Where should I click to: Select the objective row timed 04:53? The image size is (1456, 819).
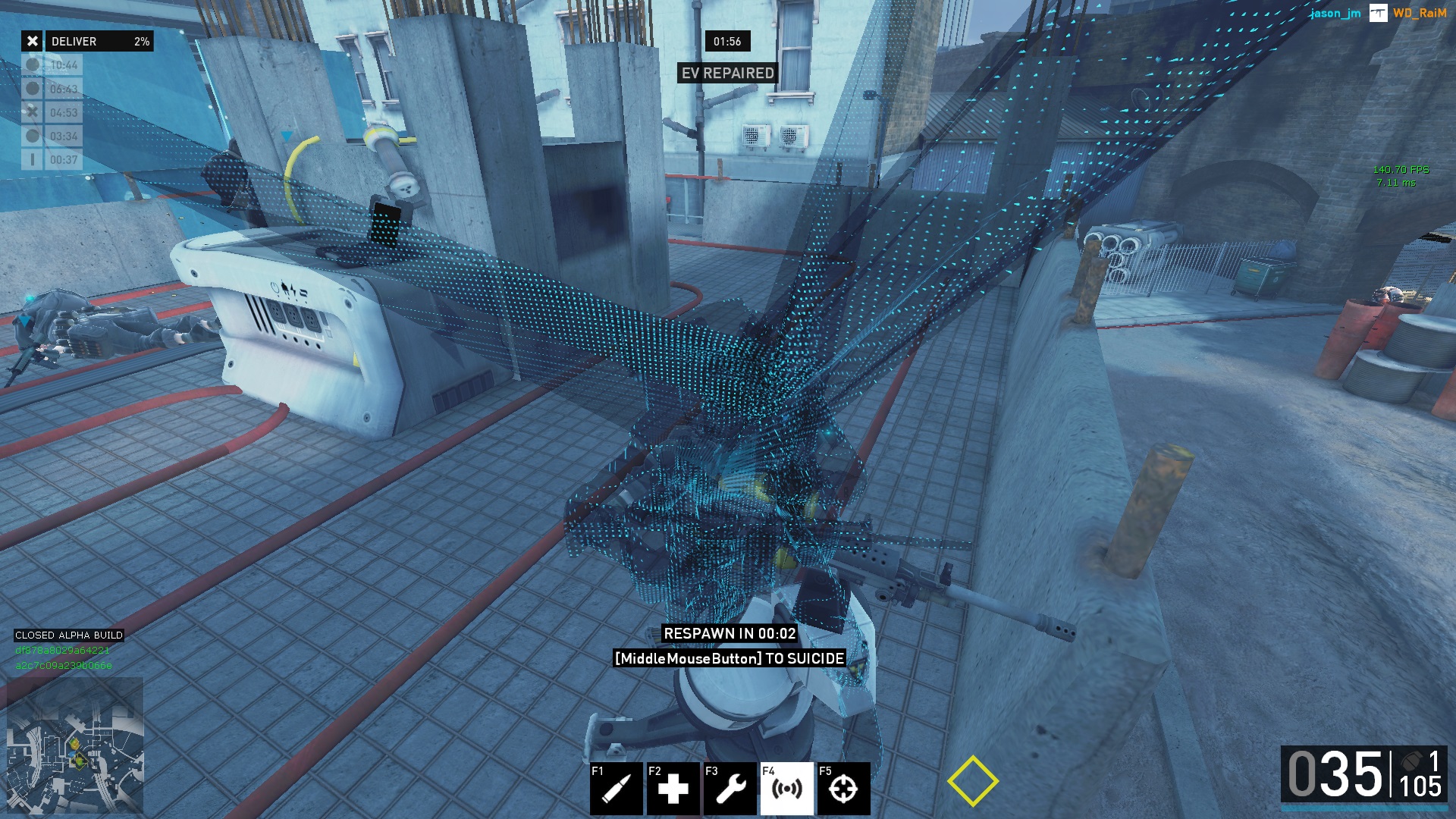(x=52, y=112)
